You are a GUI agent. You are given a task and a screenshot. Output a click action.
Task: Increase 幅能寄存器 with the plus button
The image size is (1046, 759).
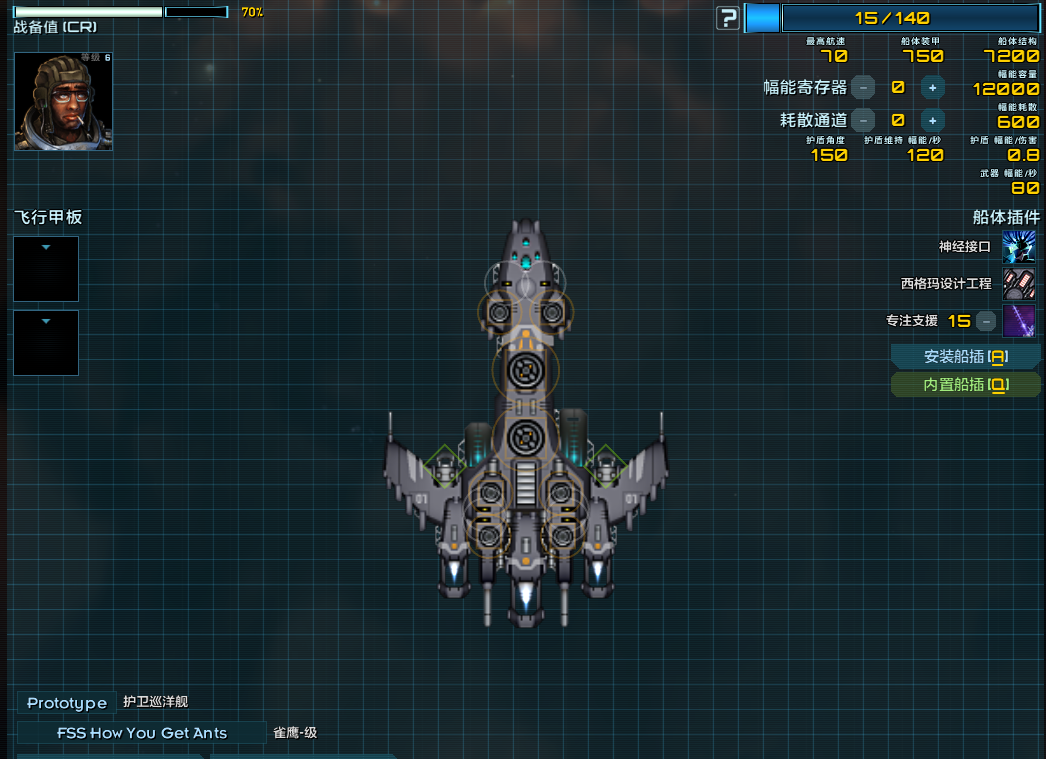point(932,88)
